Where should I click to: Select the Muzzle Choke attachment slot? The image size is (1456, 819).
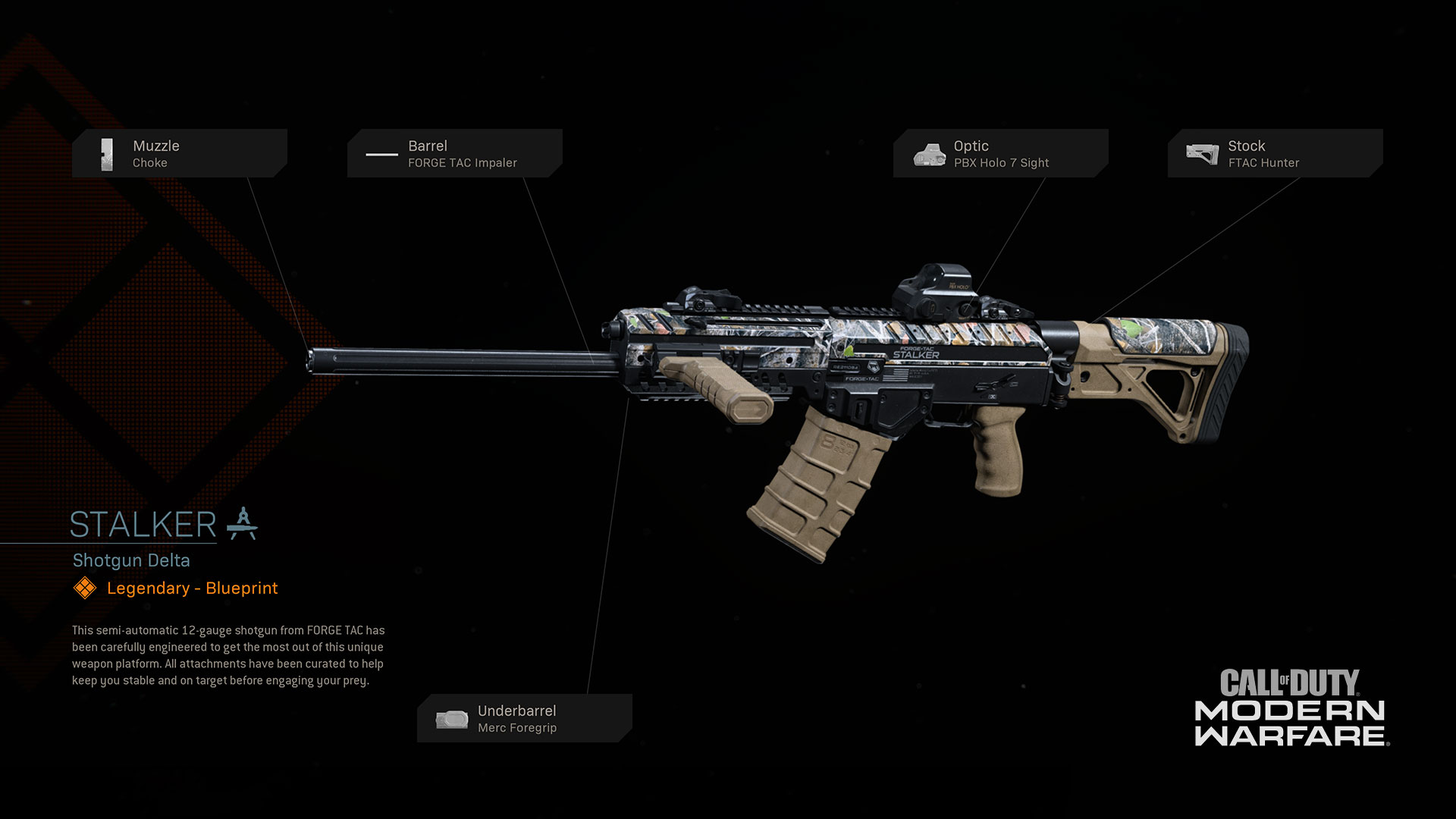click(x=180, y=153)
